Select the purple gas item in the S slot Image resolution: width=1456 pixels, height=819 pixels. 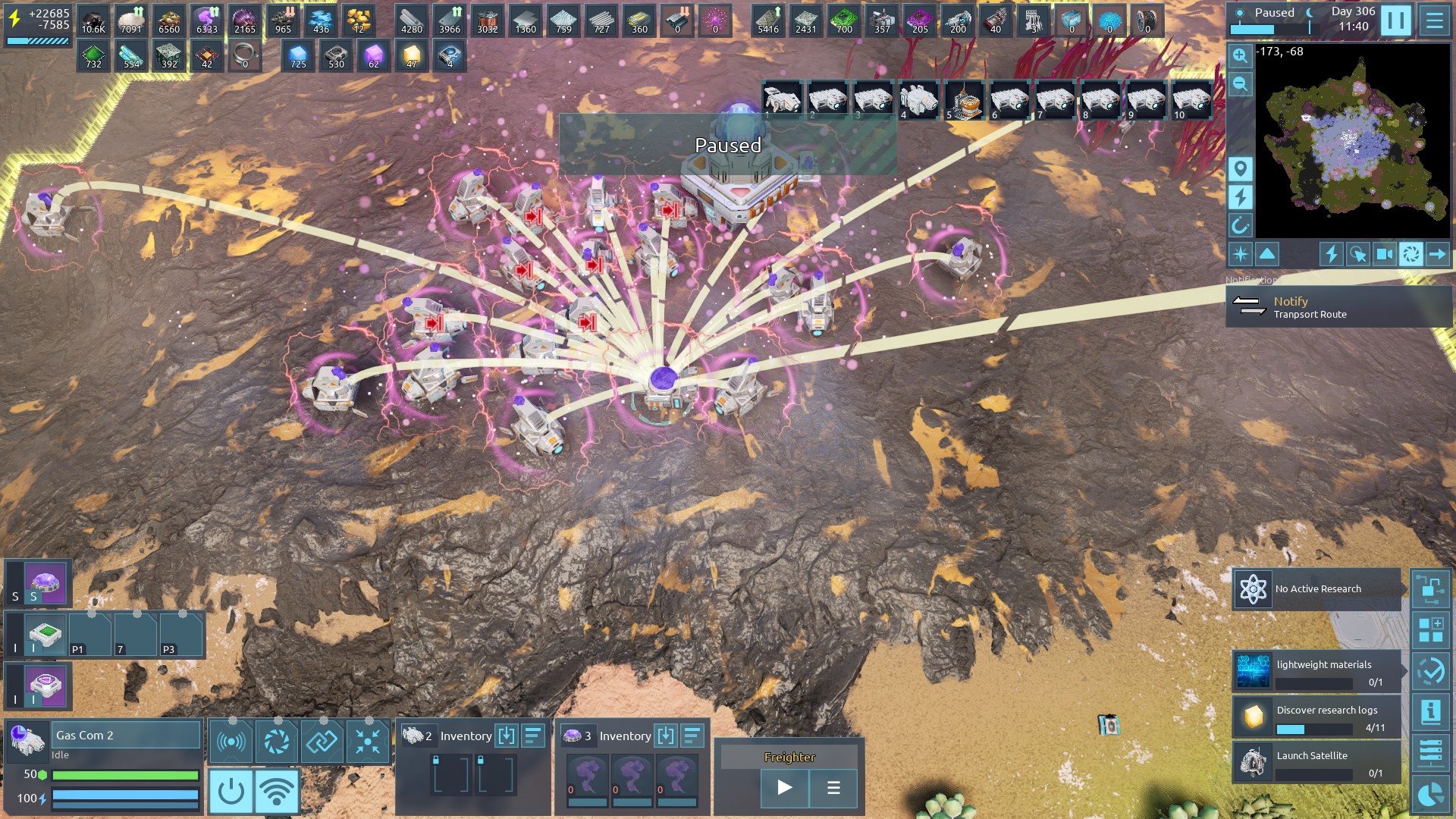tap(45, 583)
